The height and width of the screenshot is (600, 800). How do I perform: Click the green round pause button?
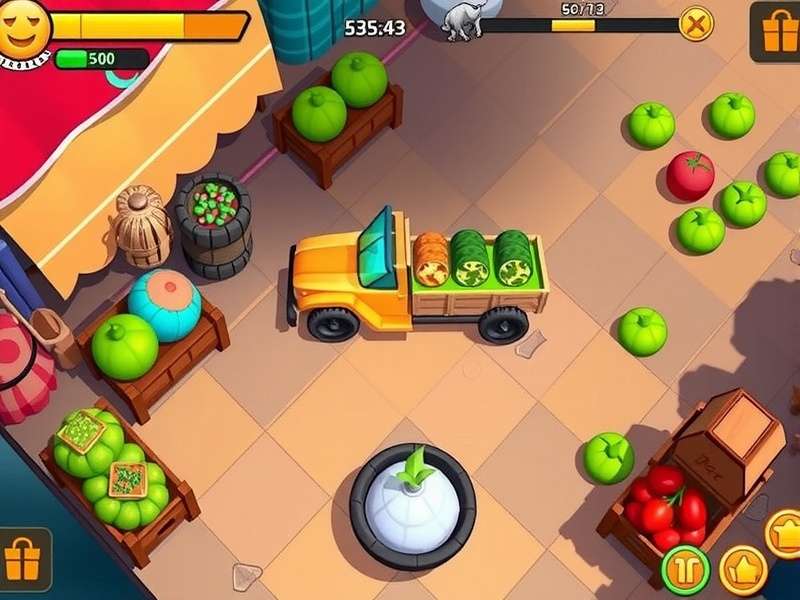tap(686, 570)
